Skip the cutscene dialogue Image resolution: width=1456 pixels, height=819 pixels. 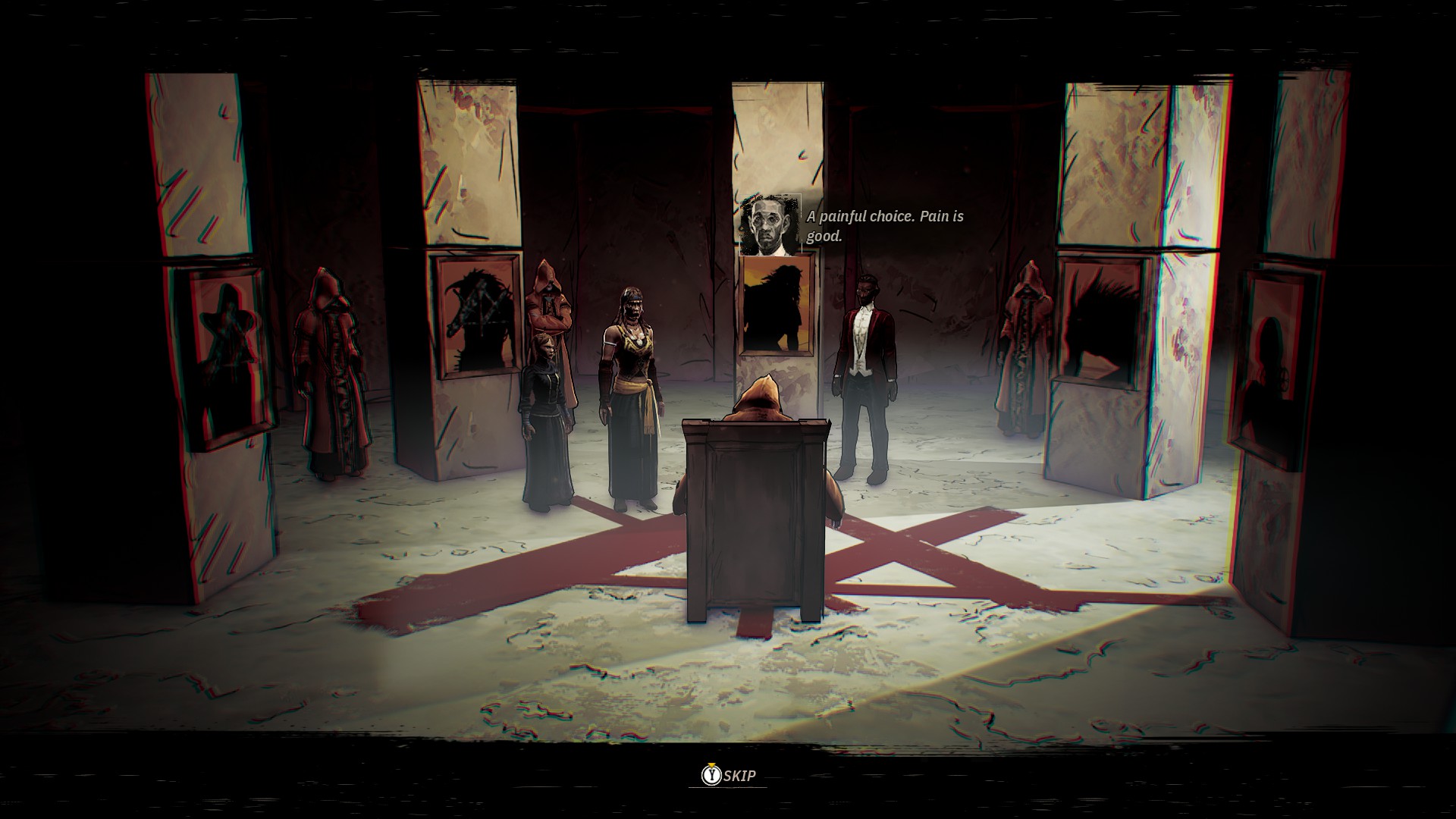pyautogui.click(x=728, y=775)
